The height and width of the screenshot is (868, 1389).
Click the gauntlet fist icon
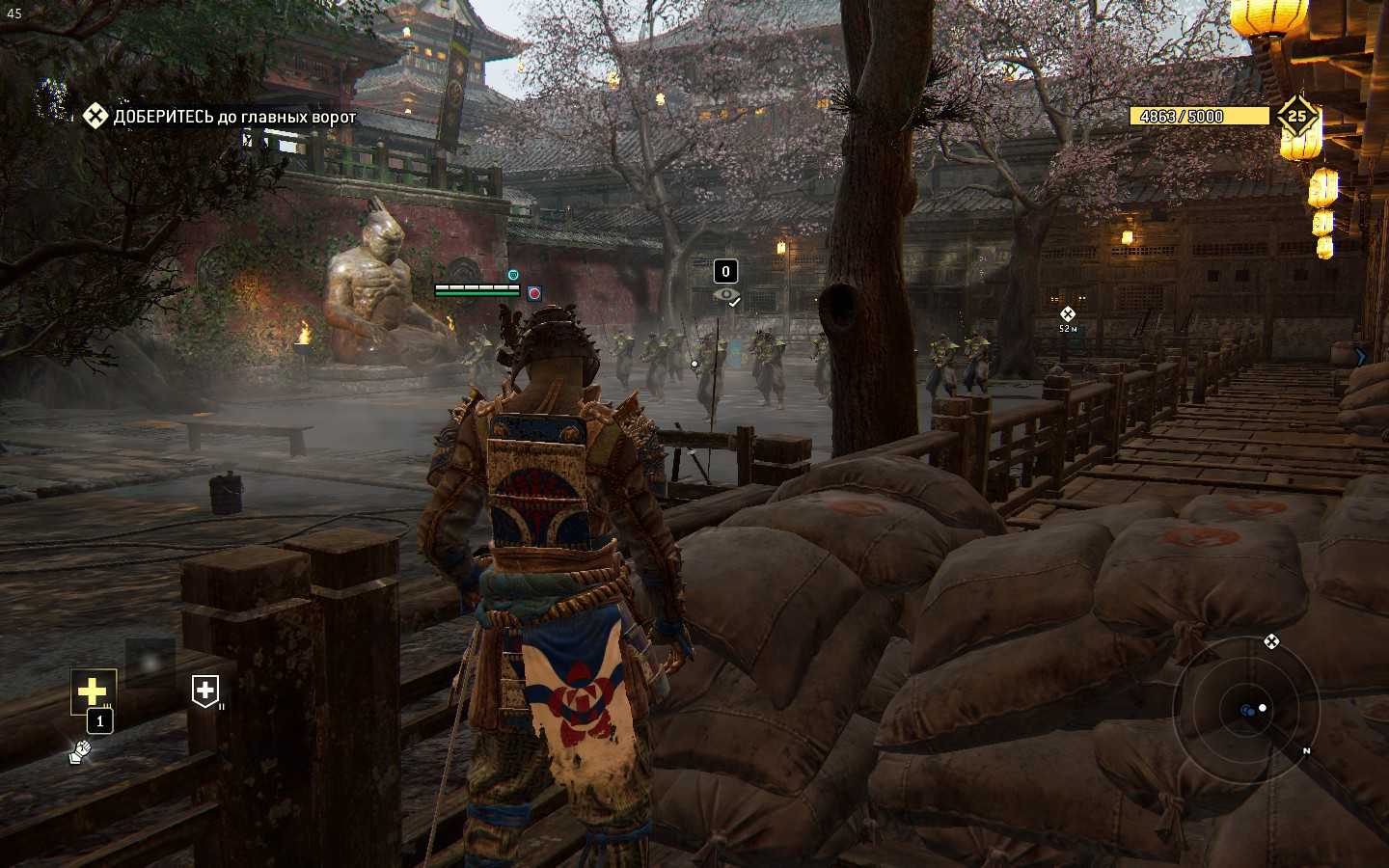80,751
